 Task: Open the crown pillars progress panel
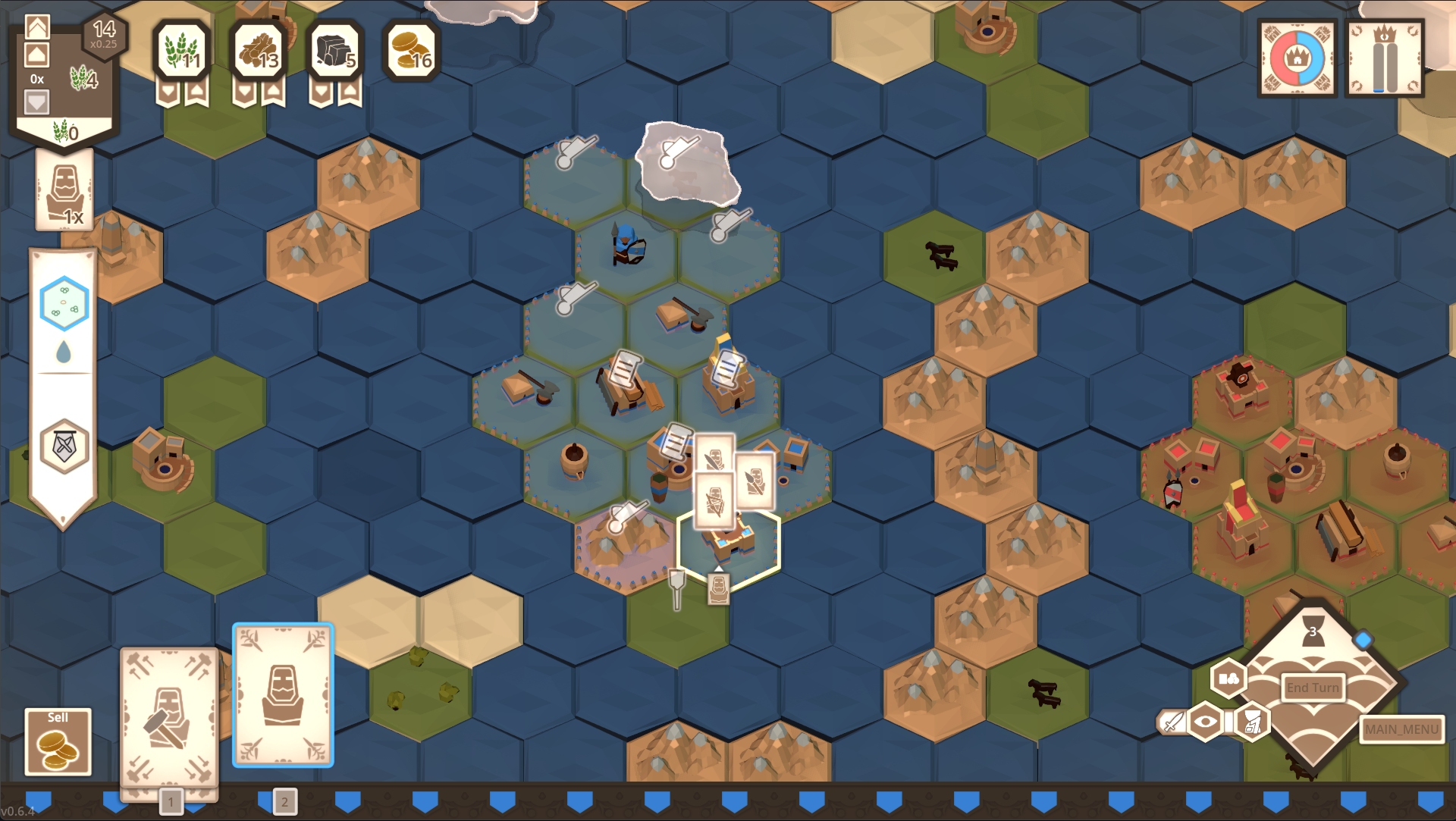coord(1385,58)
